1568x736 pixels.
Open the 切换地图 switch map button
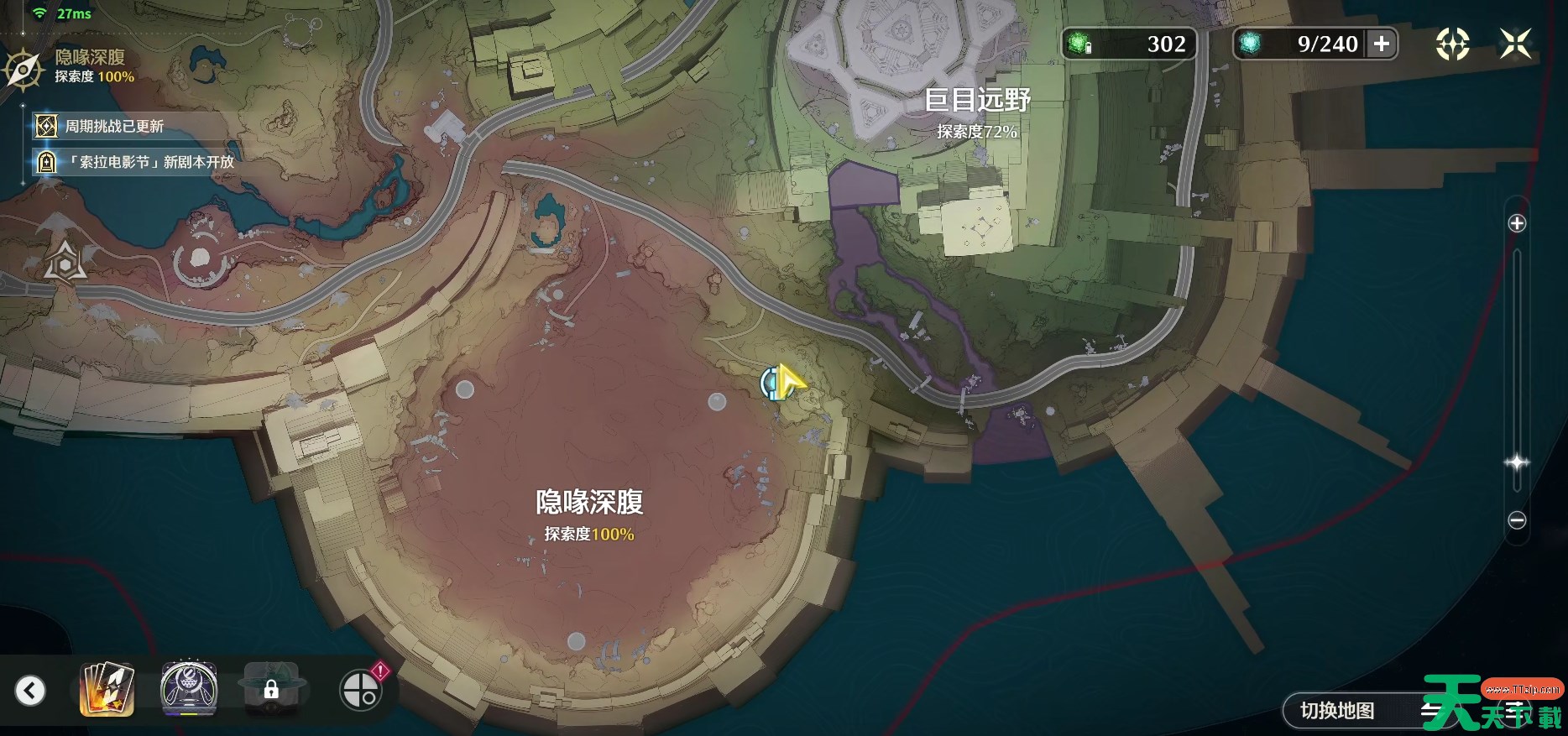pos(1337,711)
